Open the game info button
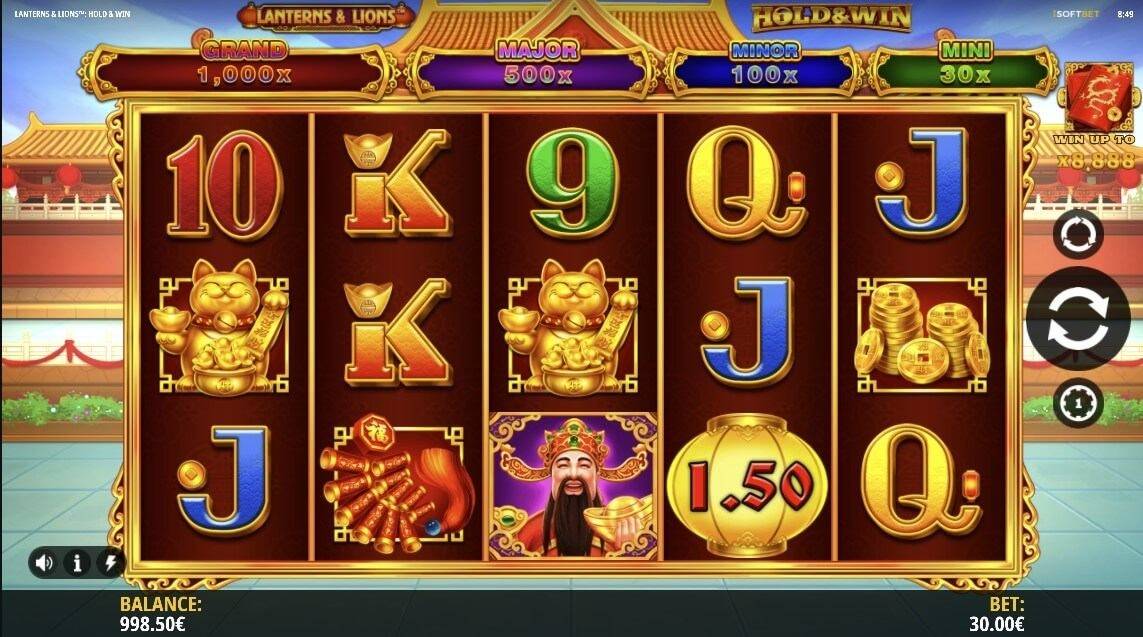 tap(77, 563)
